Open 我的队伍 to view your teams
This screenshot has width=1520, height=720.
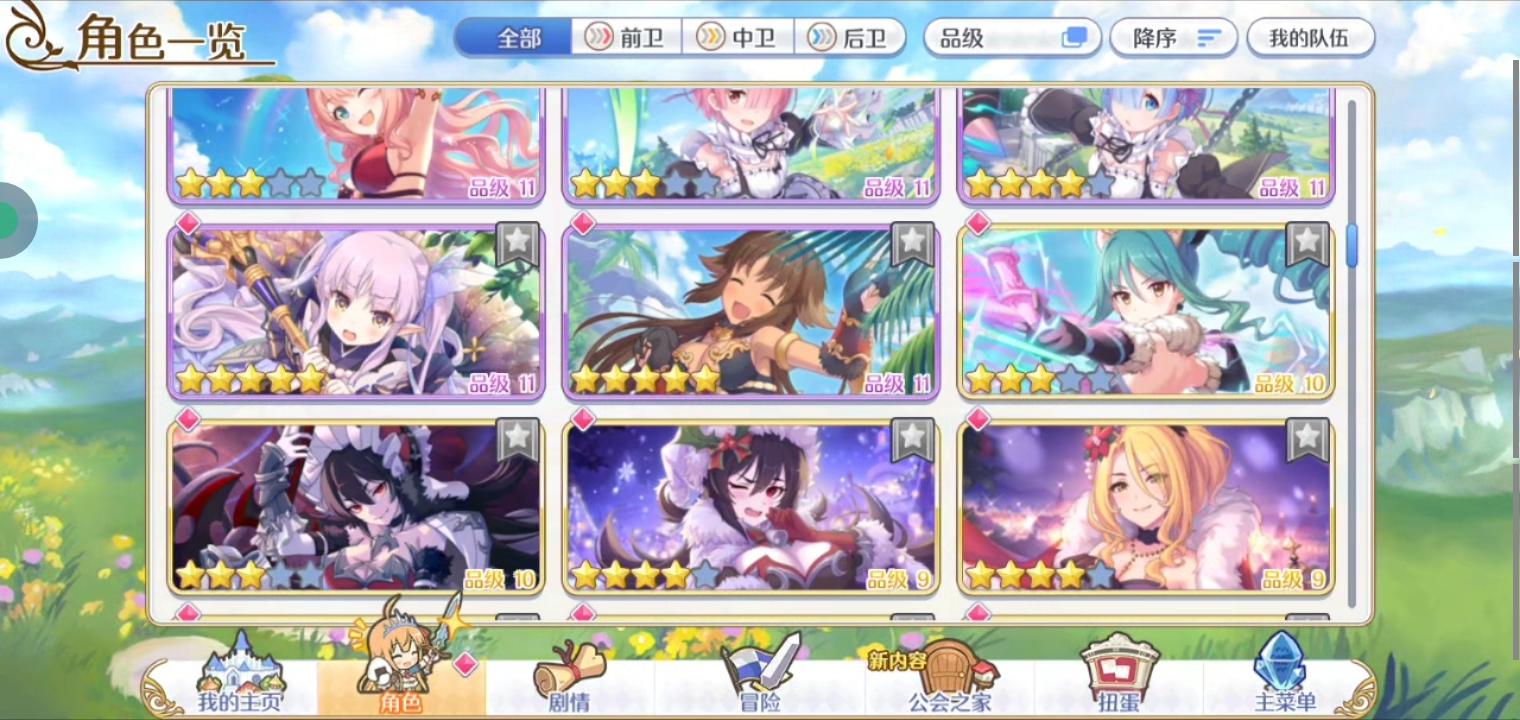(1311, 38)
